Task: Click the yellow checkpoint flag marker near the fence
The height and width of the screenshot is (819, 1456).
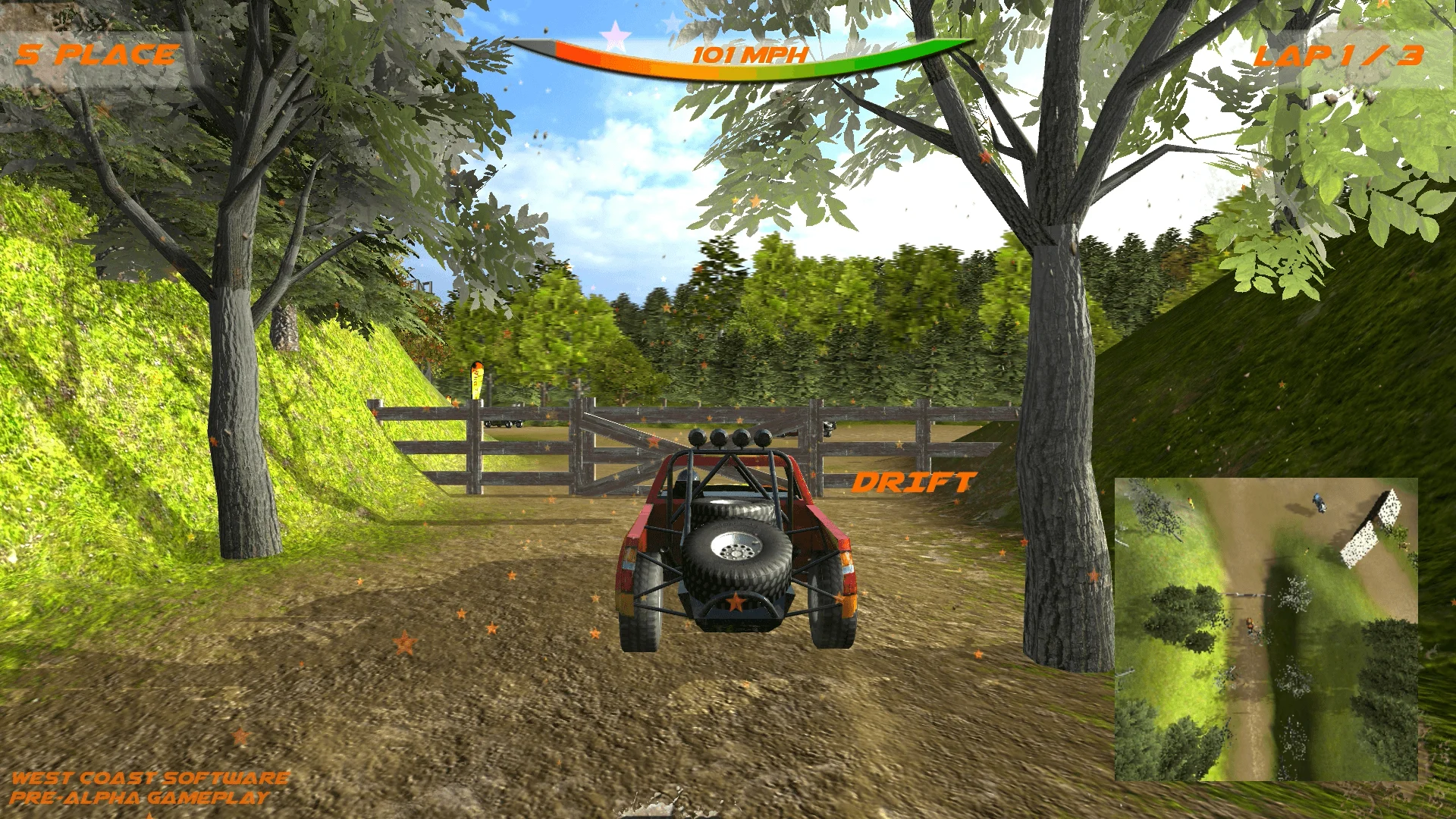Action: pyautogui.click(x=478, y=379)
